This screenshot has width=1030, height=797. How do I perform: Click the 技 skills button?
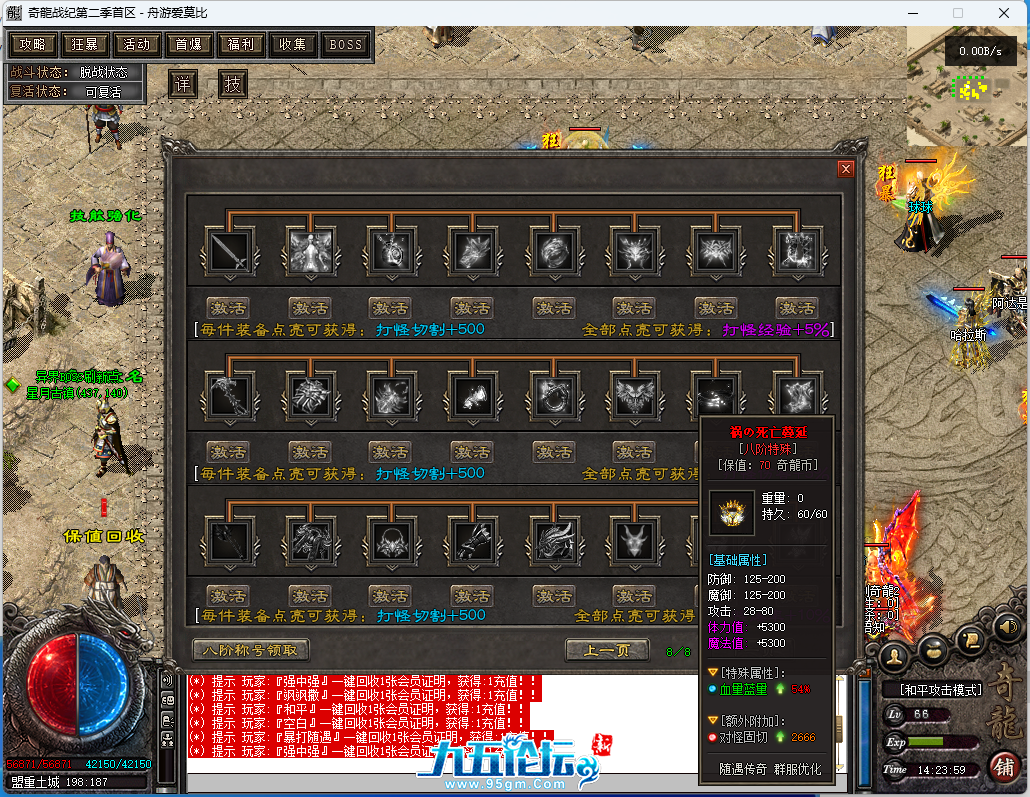click(x=232, y=84)
